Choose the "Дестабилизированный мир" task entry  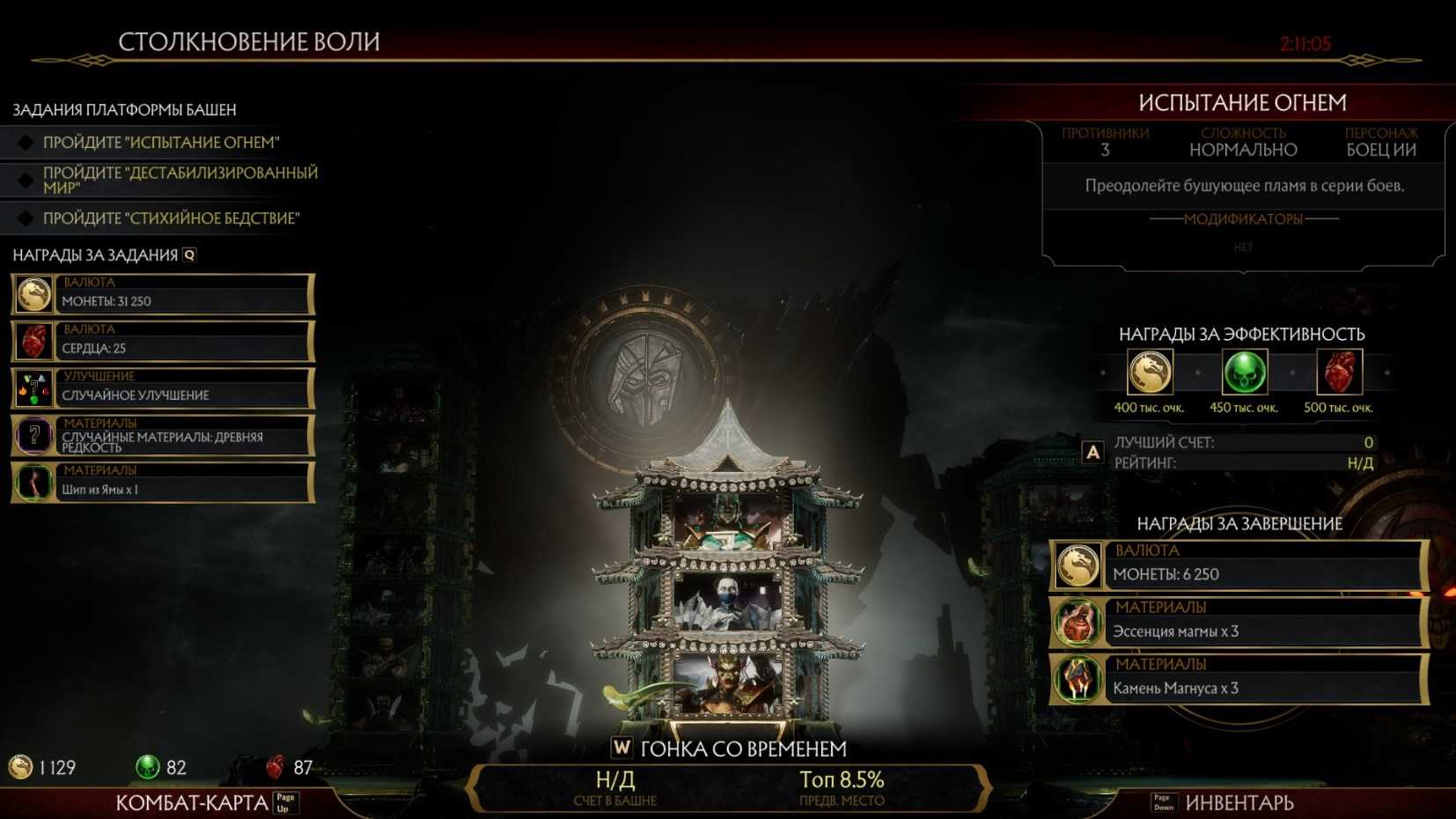coord(180,180)
